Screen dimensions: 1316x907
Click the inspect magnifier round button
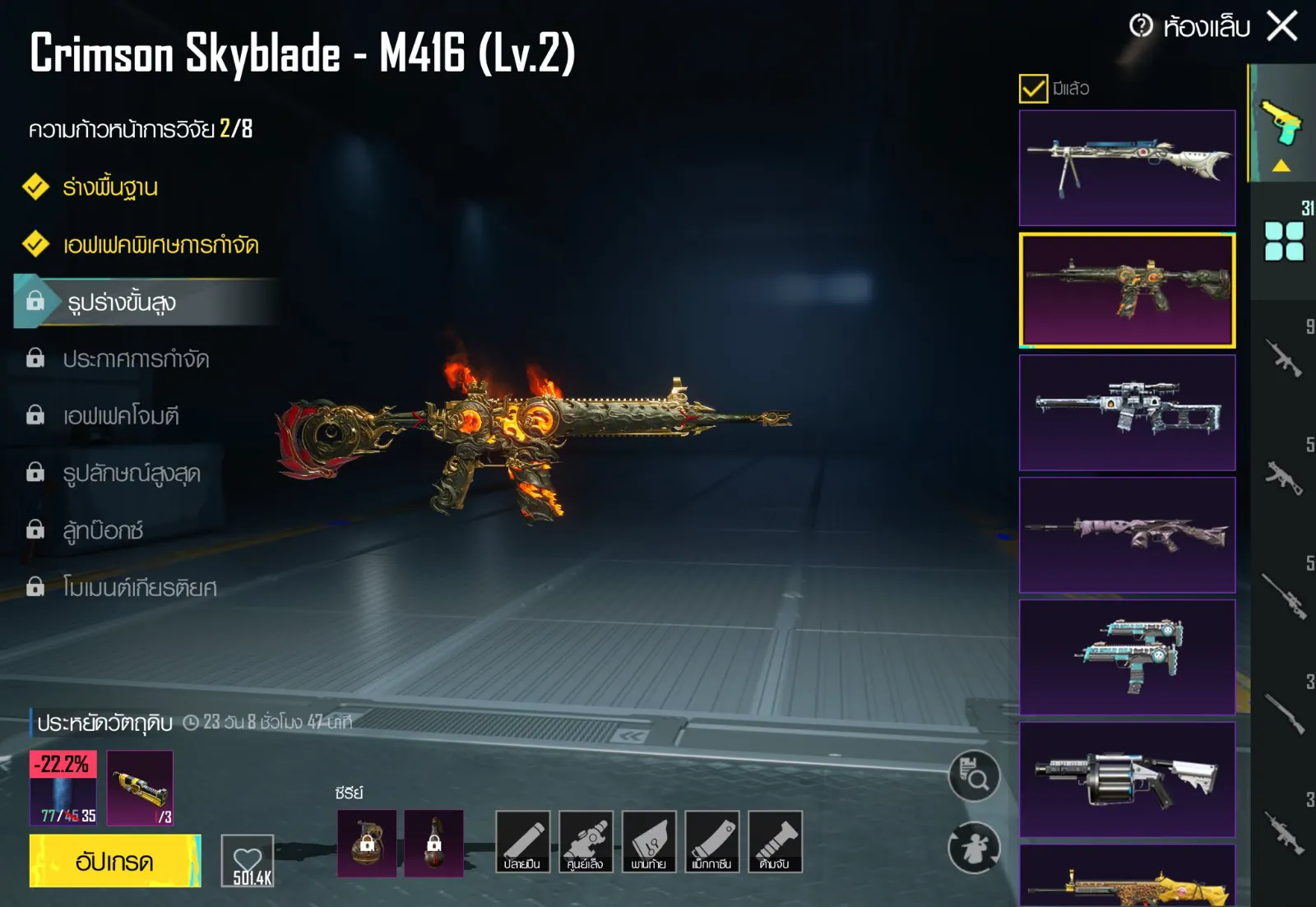coord(974,775)
